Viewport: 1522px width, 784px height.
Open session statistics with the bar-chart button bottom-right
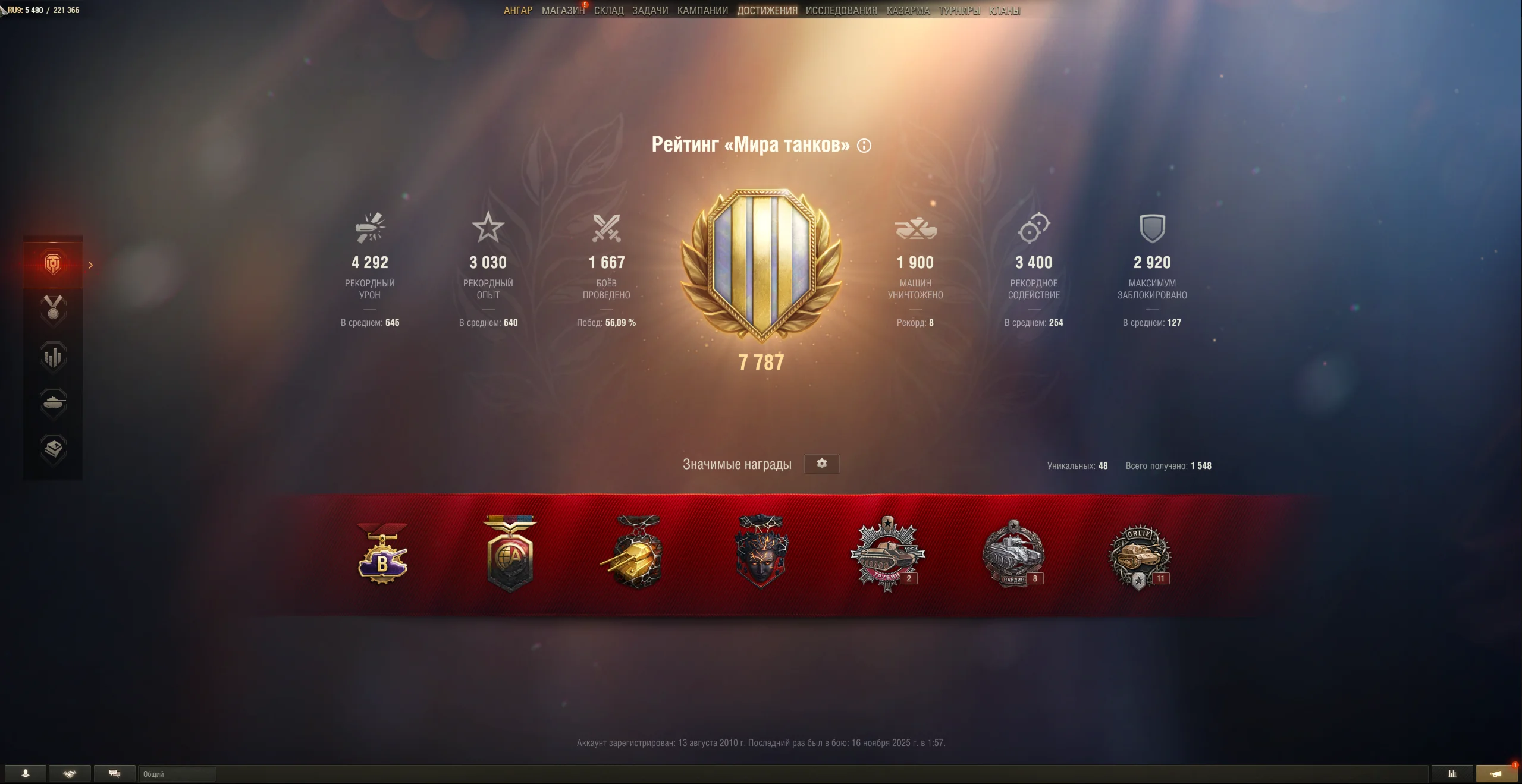[1451, 774]
